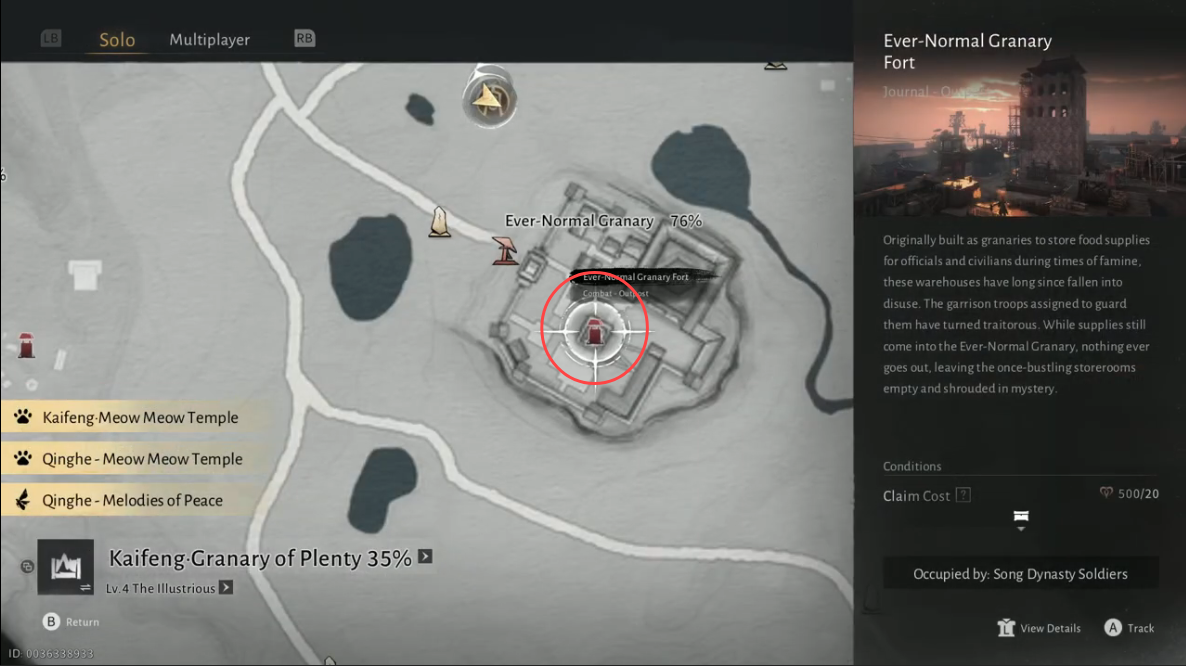Click the red lantern marker at left edge
Viewport: 1186px width, 666px height.
point(26,345)
